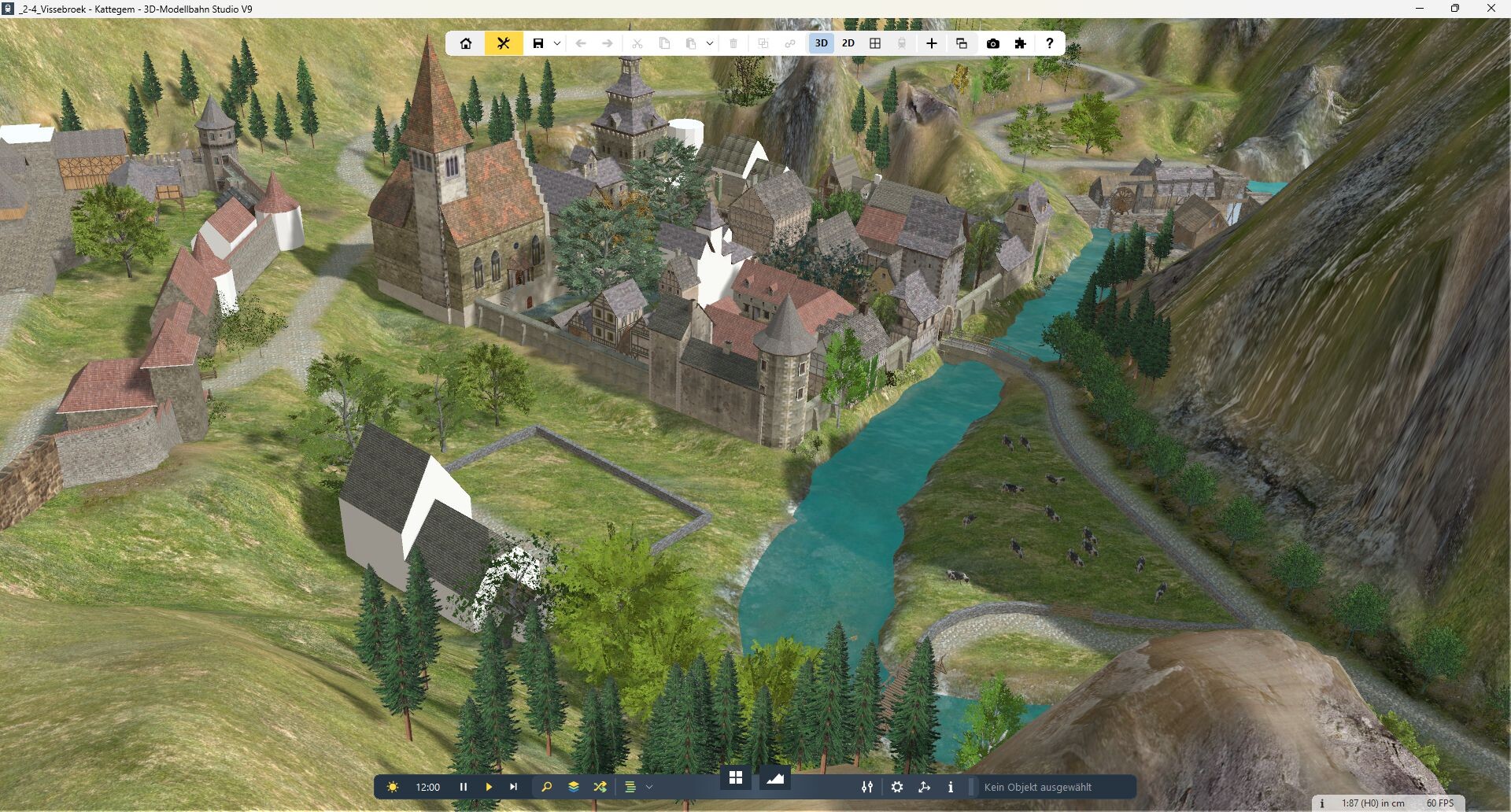
Task: Add a new object with the plus button
Action: coord(932,43)
